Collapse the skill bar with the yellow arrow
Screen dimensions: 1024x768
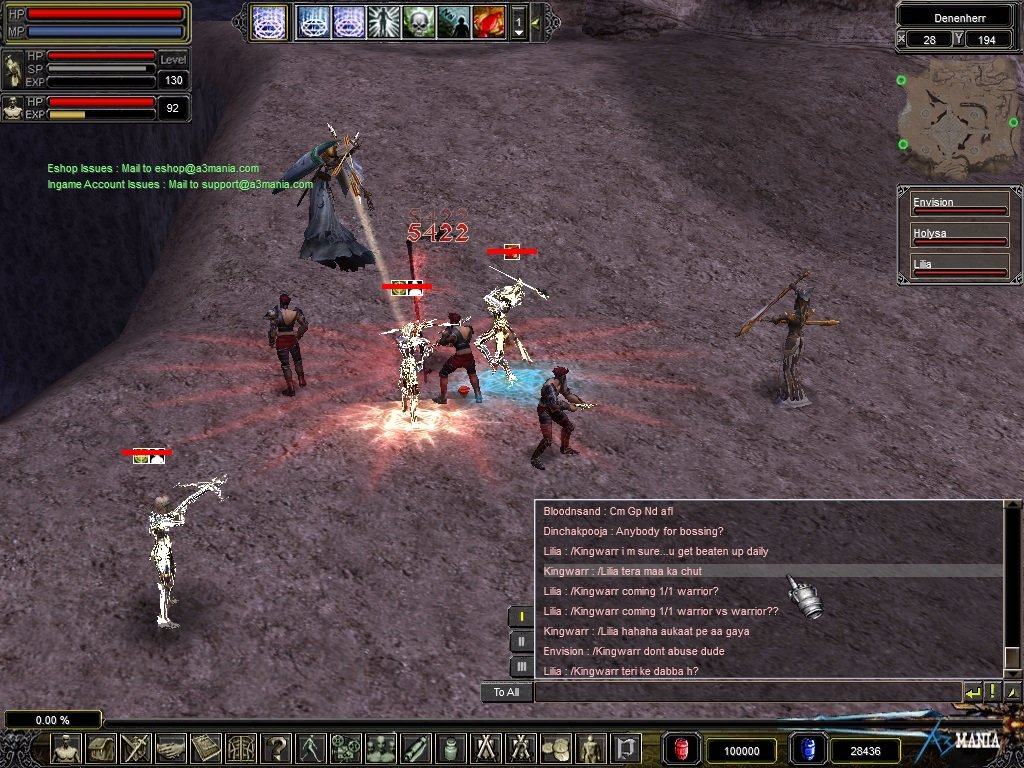[x=537, y=22]
